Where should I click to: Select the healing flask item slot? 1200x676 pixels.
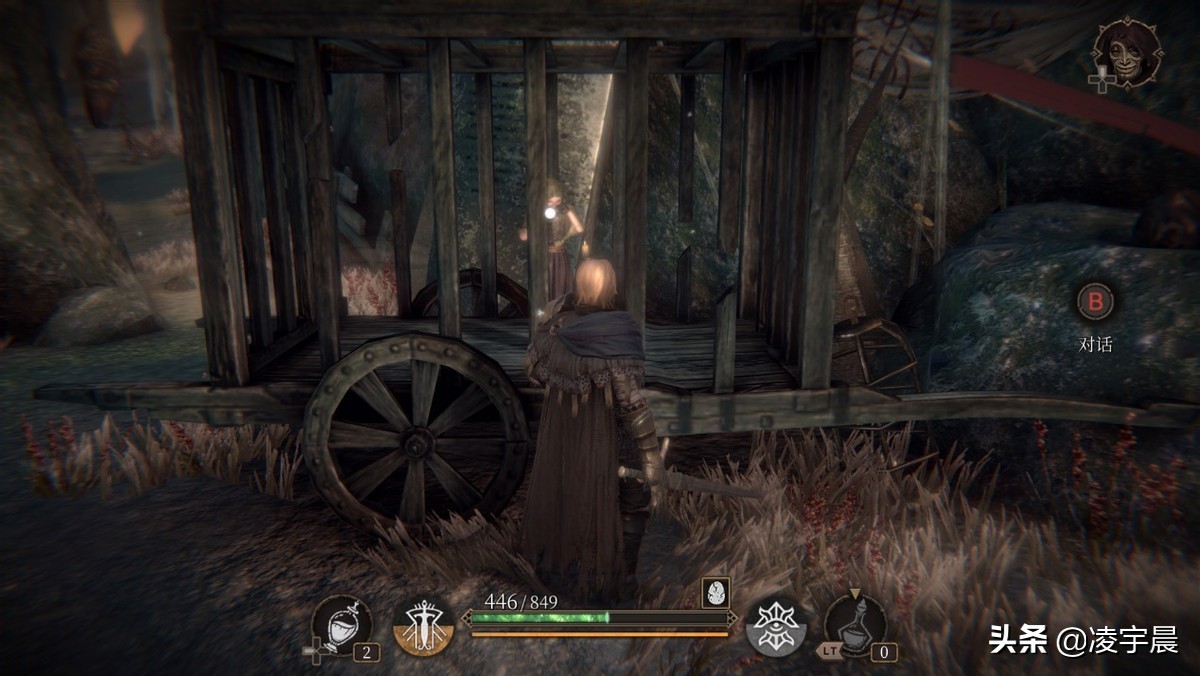pyautogui.click(x=341, y=624)
